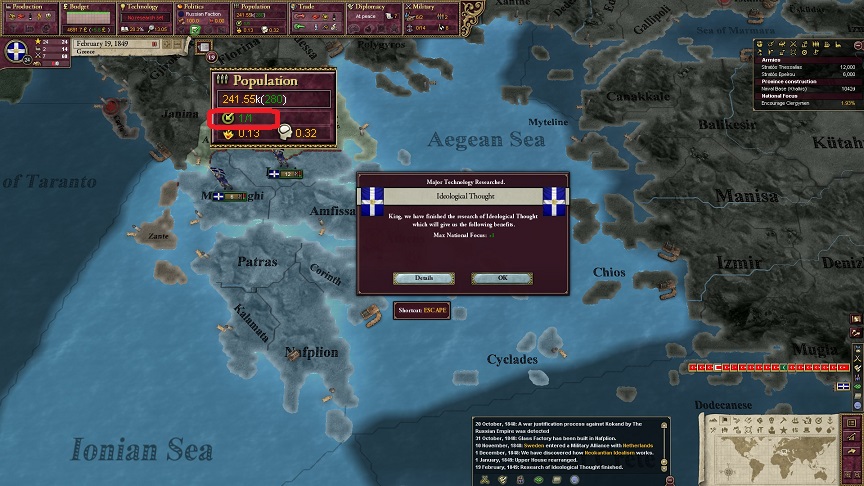Open the Technology tab
Screen dimensions: 864x486
(x=146, y=16)
